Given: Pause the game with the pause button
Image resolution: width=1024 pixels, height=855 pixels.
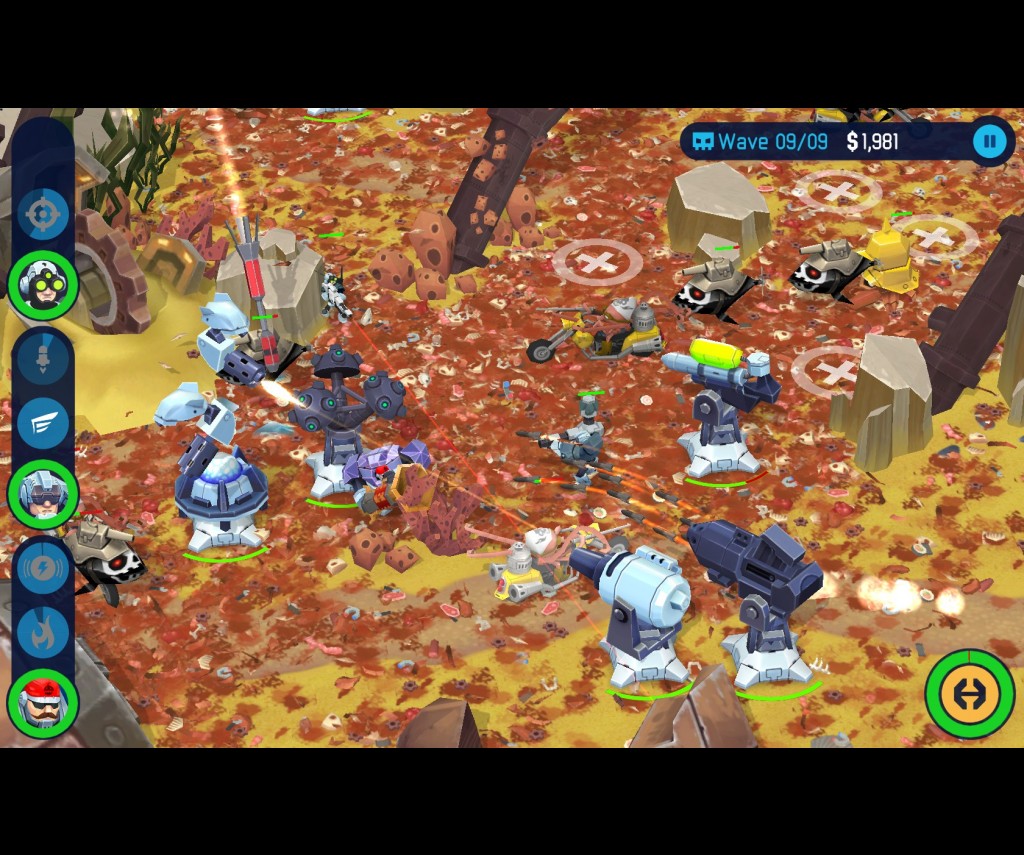Looking at the screenshot, I should (x=989, y=141).
